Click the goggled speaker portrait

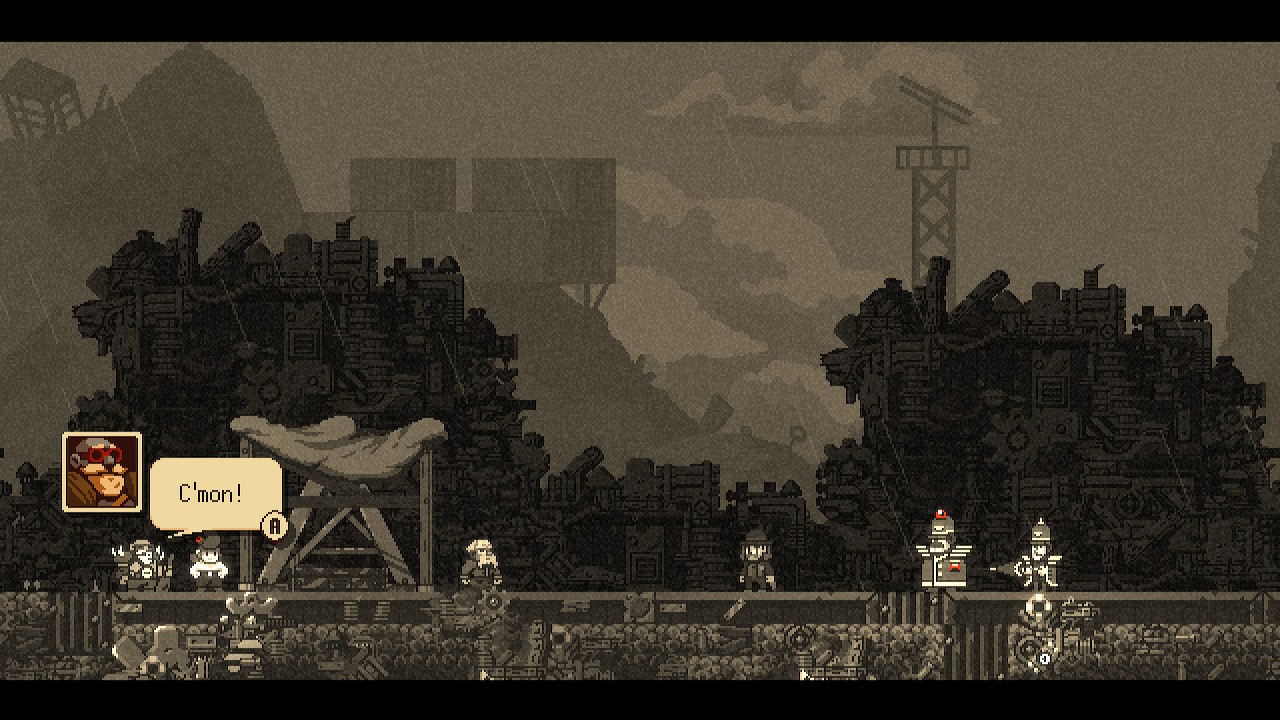(x=102, y=472)
